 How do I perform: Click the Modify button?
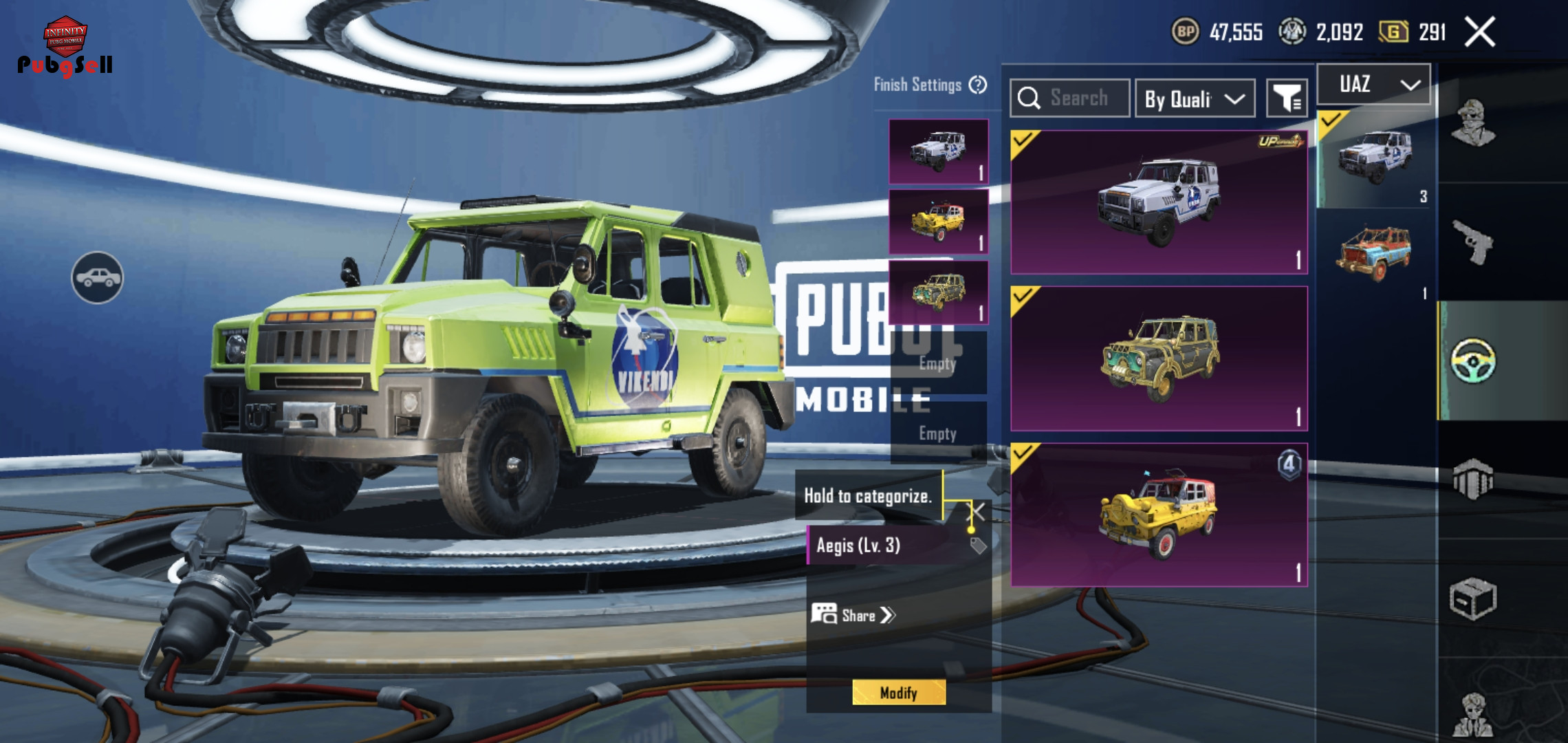click(899, 692)
